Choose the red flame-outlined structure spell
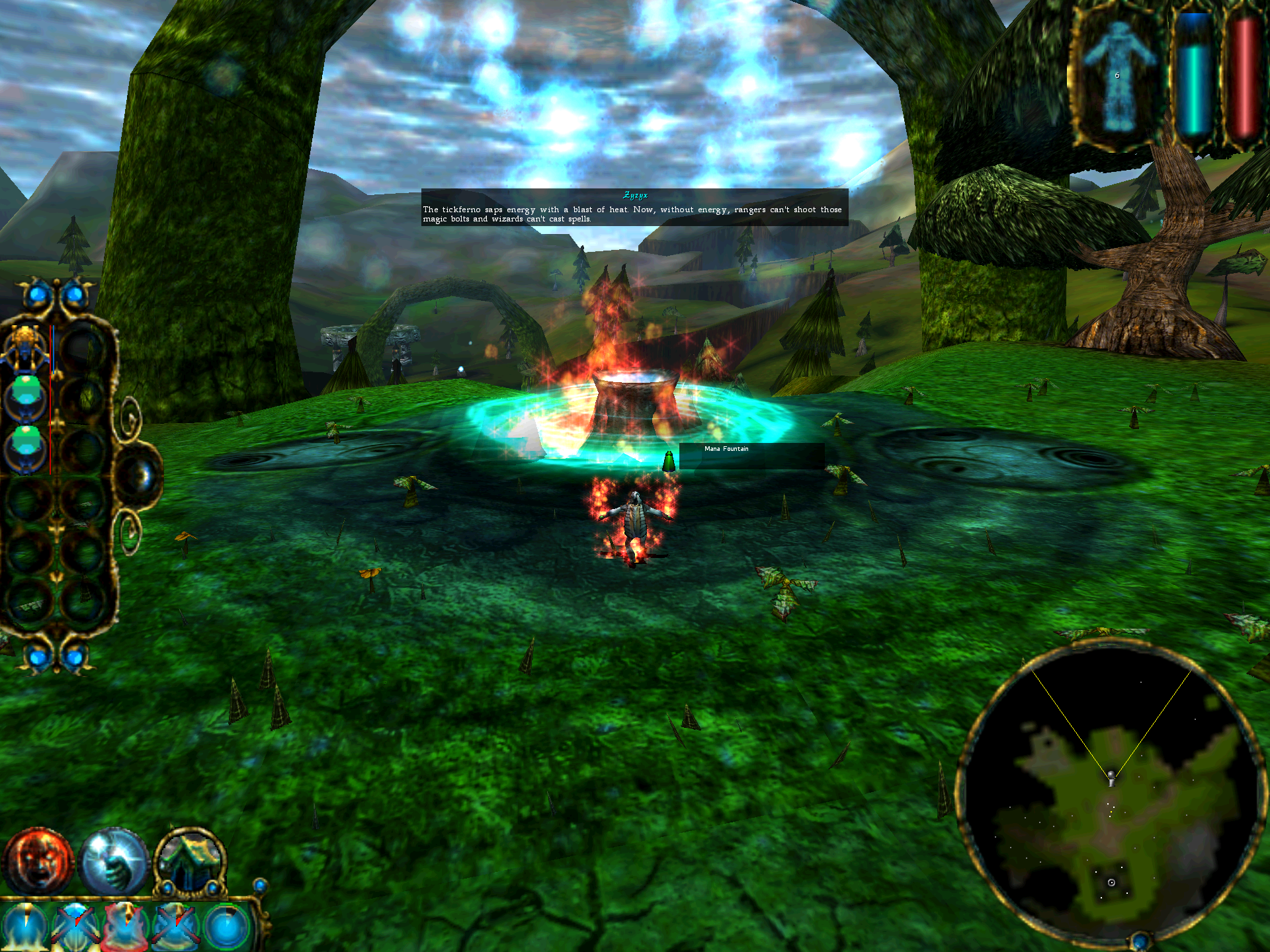1270x952 pixels. coord(124,927)
